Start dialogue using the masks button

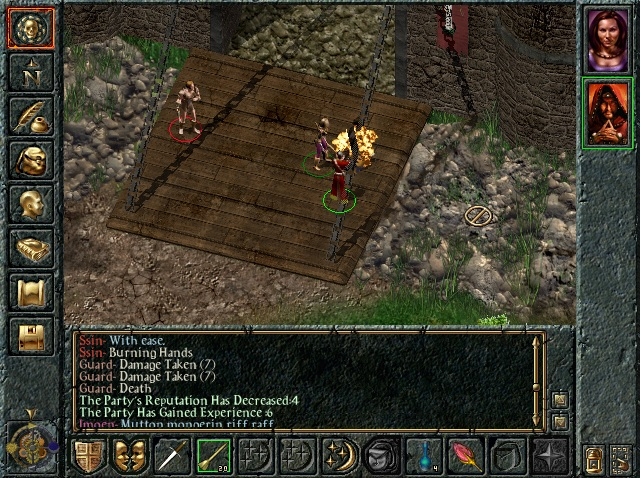pyautogui.click(x=130, y=456)
